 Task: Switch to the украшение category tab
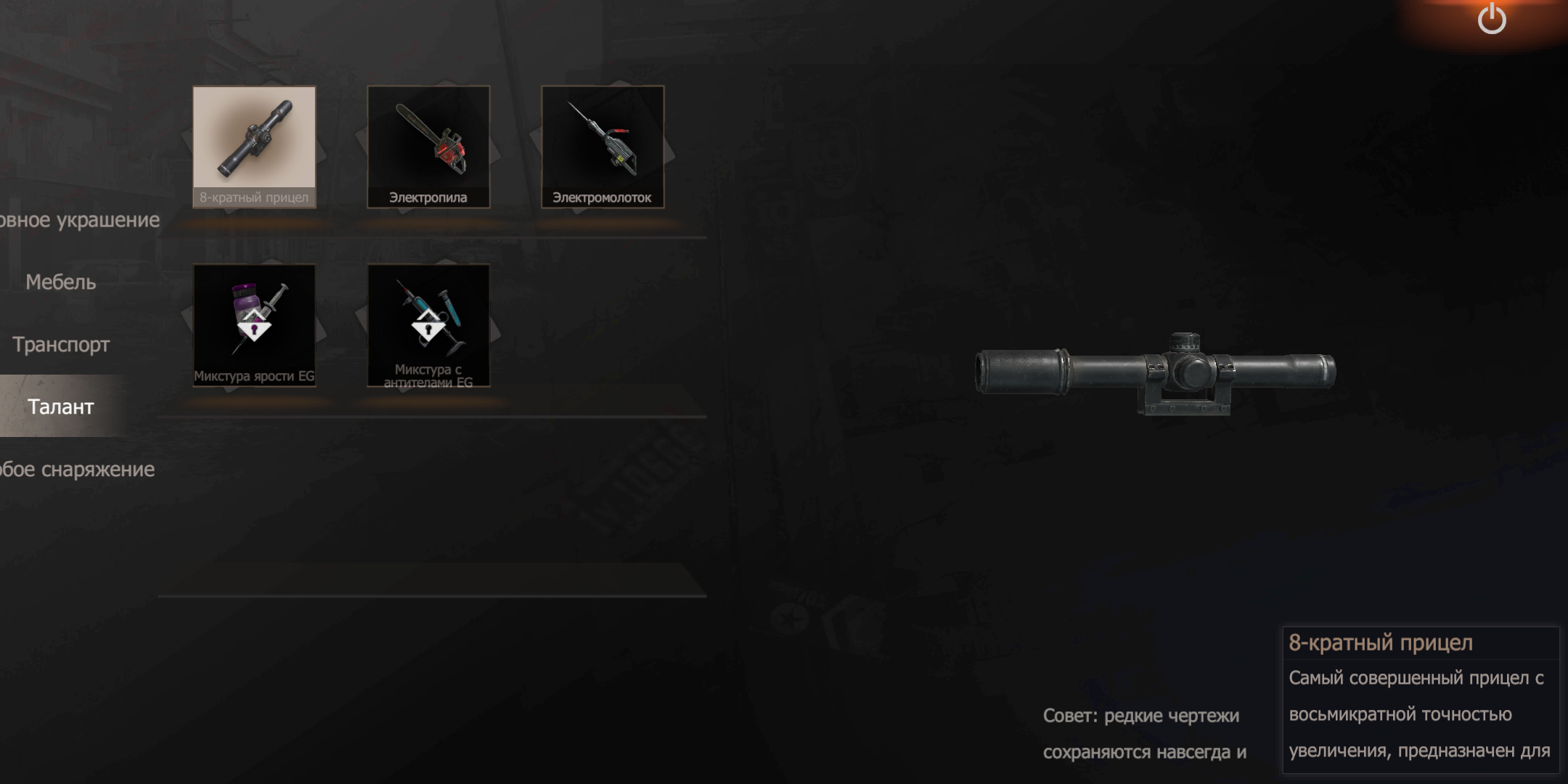78,220
